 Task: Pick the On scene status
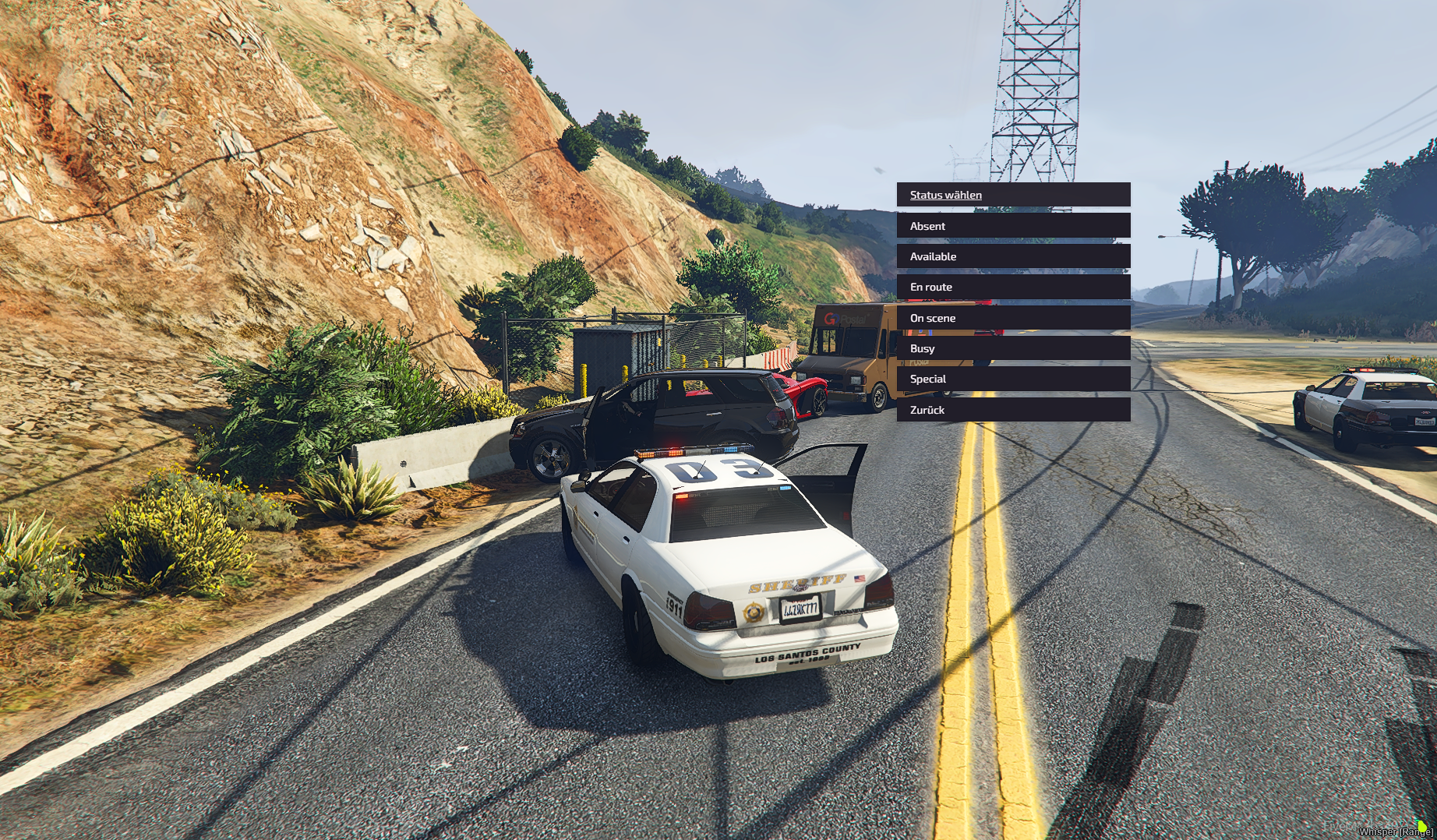(1012, 318)
